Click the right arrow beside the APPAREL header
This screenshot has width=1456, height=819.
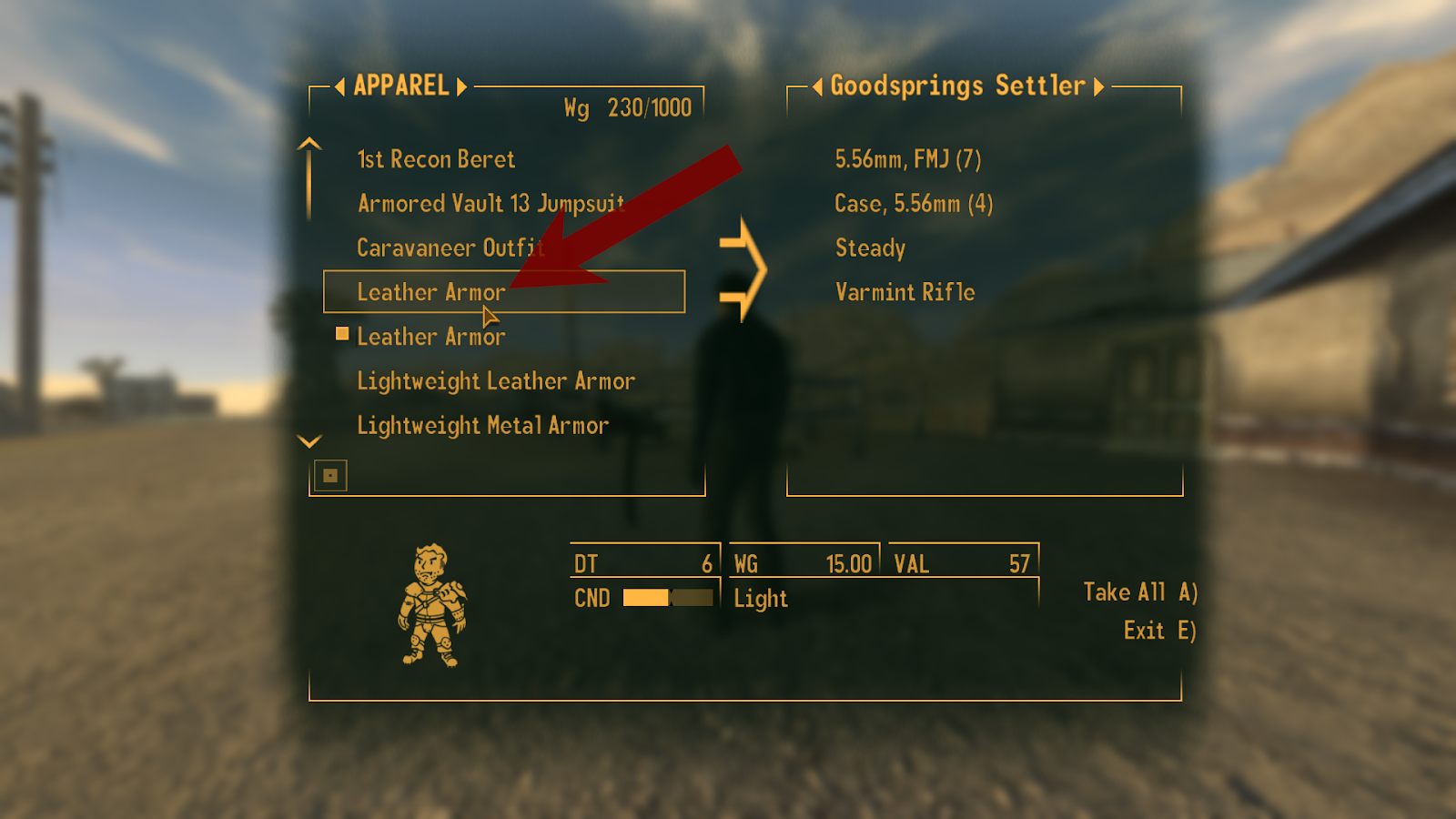461,86
